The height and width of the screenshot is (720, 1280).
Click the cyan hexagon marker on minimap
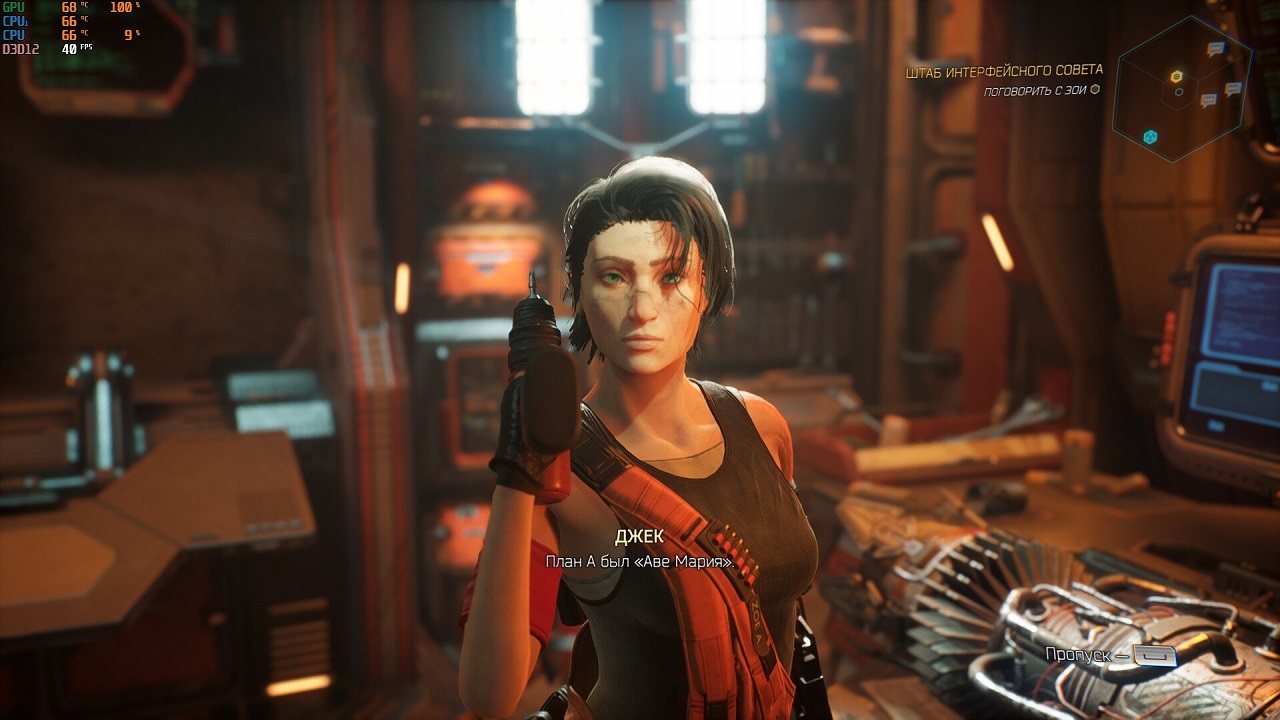1150,137
